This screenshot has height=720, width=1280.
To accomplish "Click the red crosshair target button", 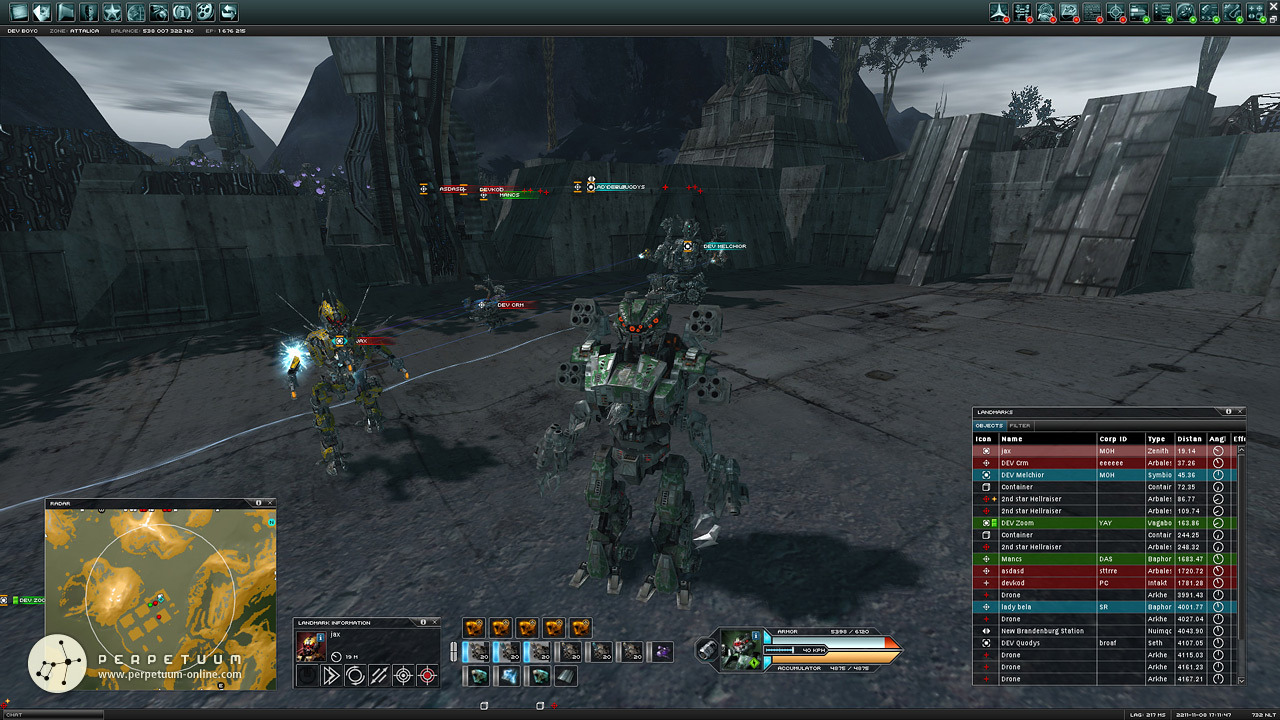I will pos(428,676).
